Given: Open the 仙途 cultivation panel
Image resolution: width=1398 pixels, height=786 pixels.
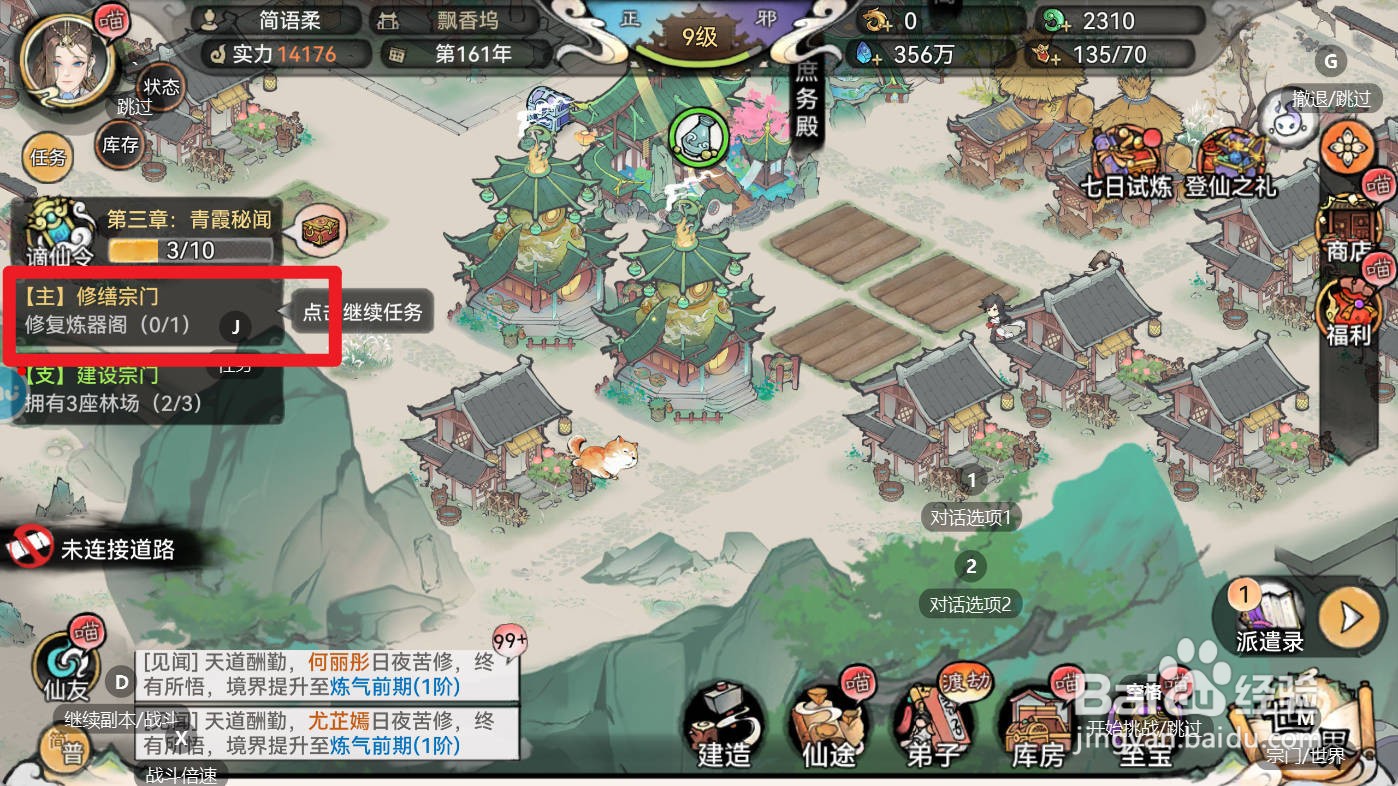Looking at the screenshot, I should pos(828,727).
